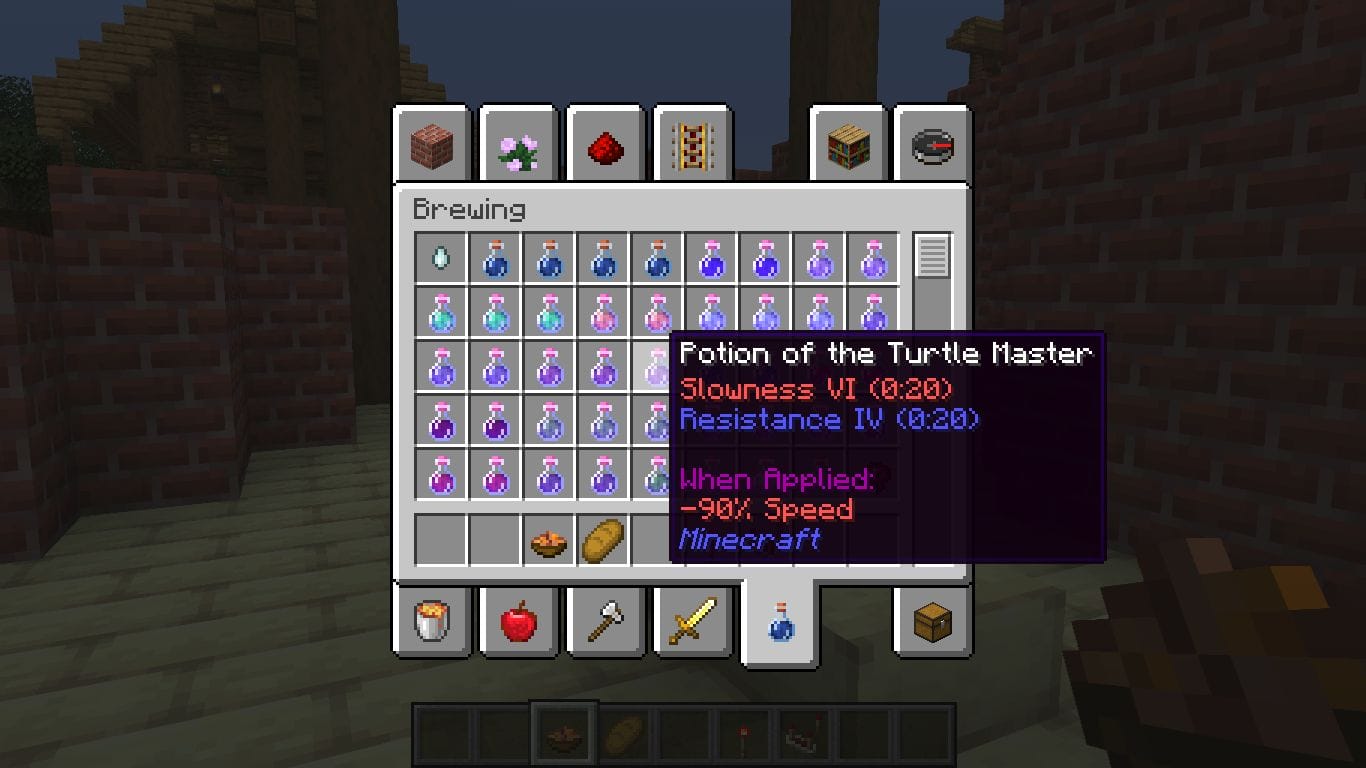Open the survival inventory chest icon

tap(930, 620)
